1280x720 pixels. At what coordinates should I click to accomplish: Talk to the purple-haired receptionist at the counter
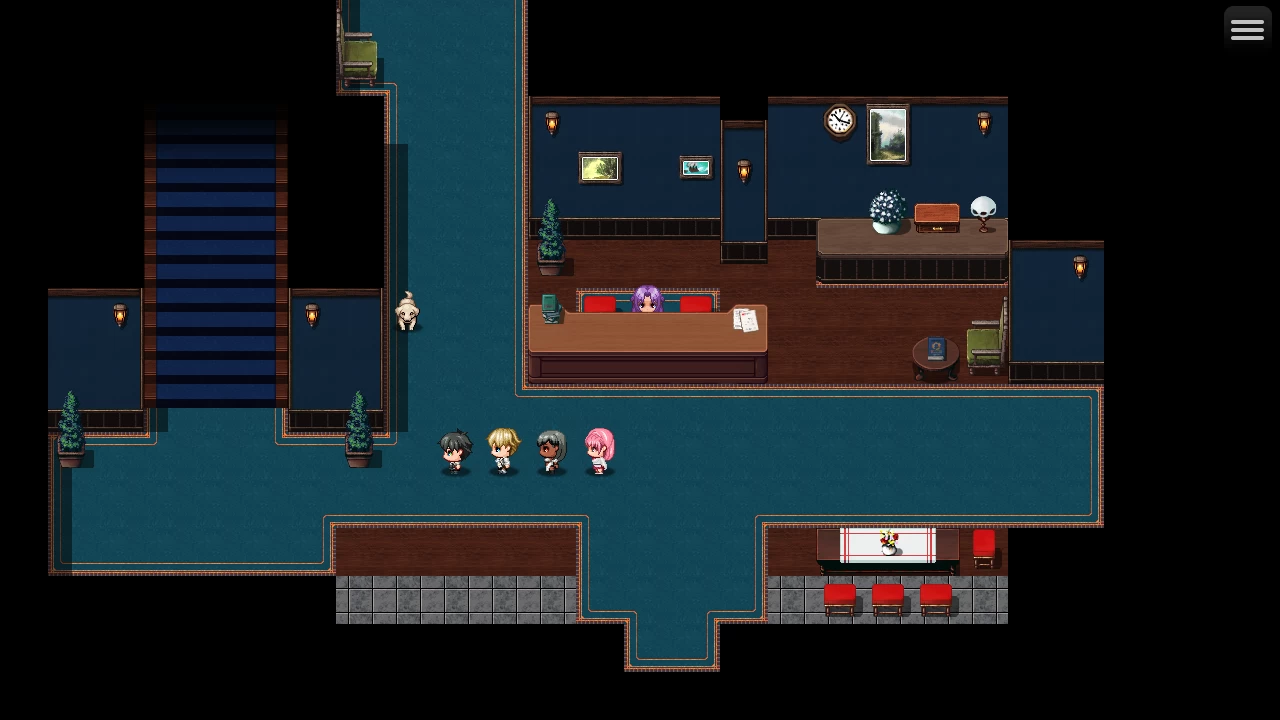tap(647, 300)
